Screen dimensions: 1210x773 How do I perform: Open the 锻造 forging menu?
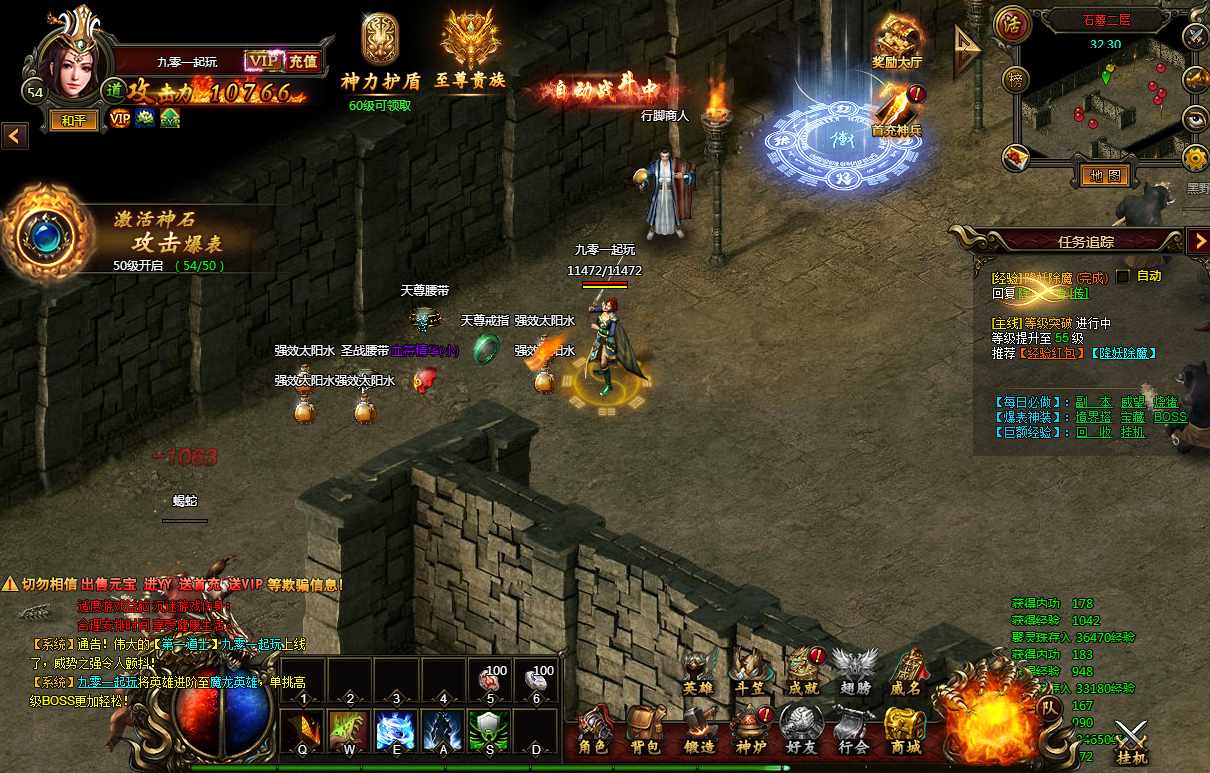pyautogui.click(x=700, y=729)
